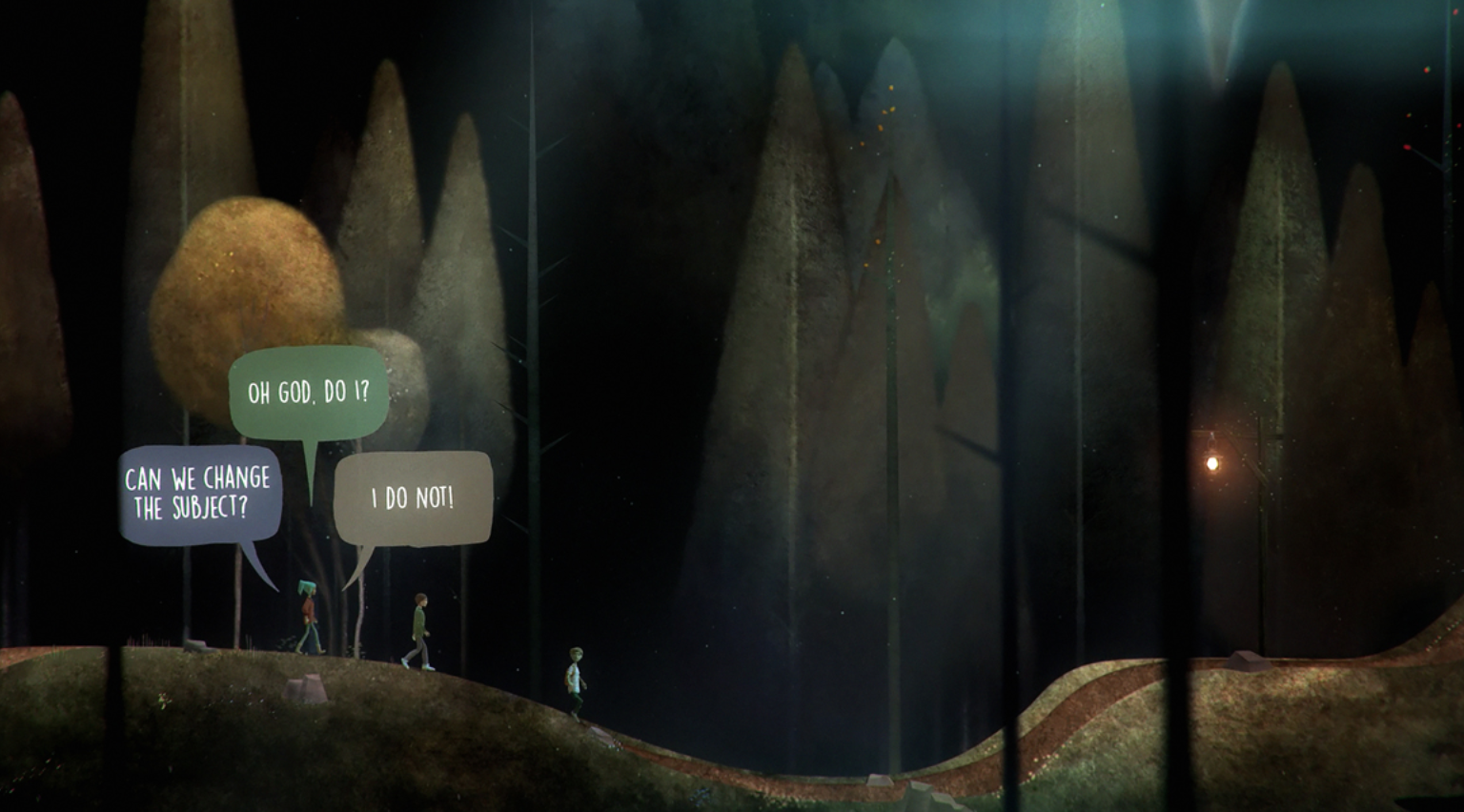Click the stone step below the white-shirt character
Image resolution: width=1464 pixels, height=812 pixels.
coord(600,736)
